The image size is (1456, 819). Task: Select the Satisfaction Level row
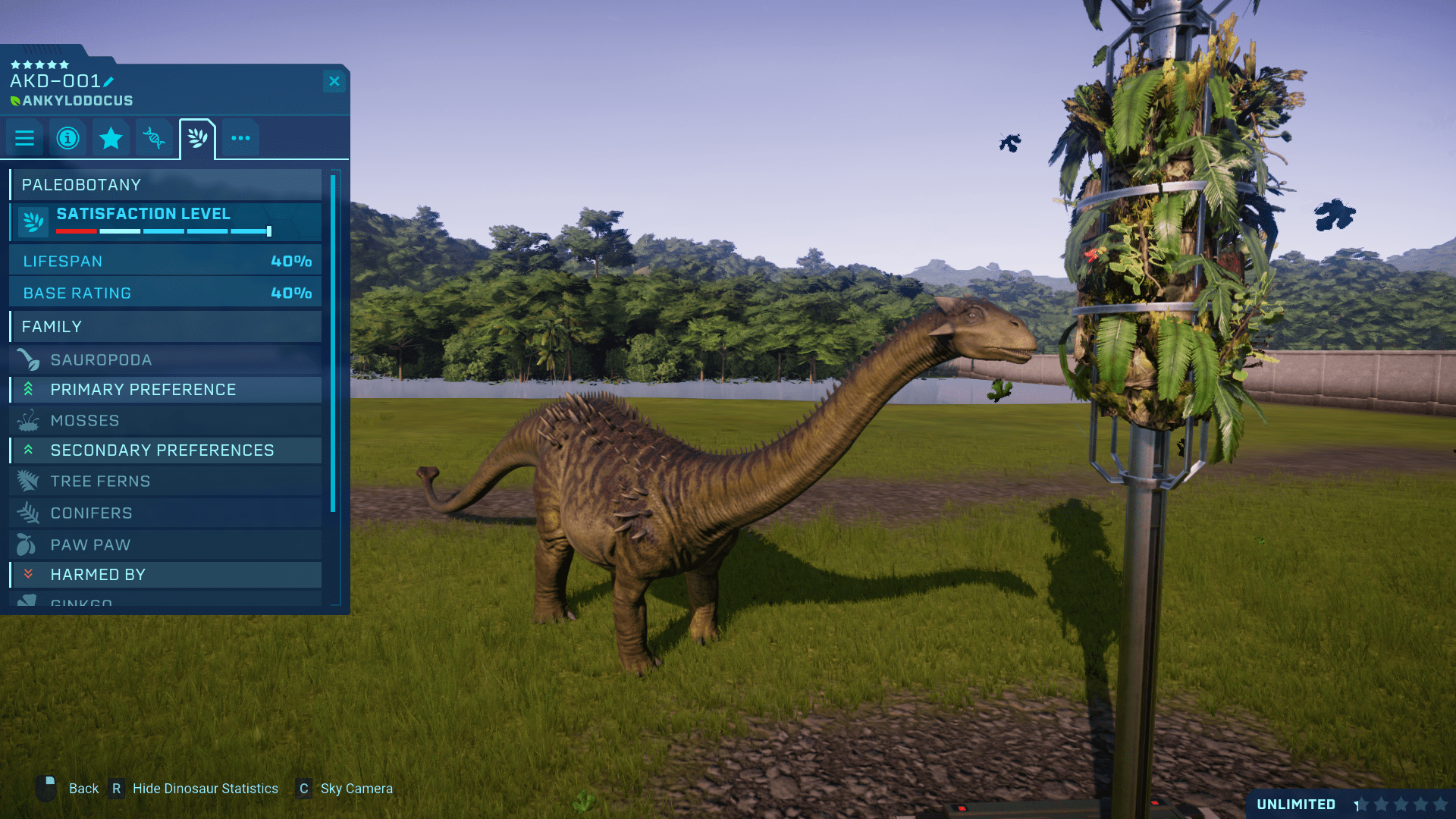pos(165,221)
